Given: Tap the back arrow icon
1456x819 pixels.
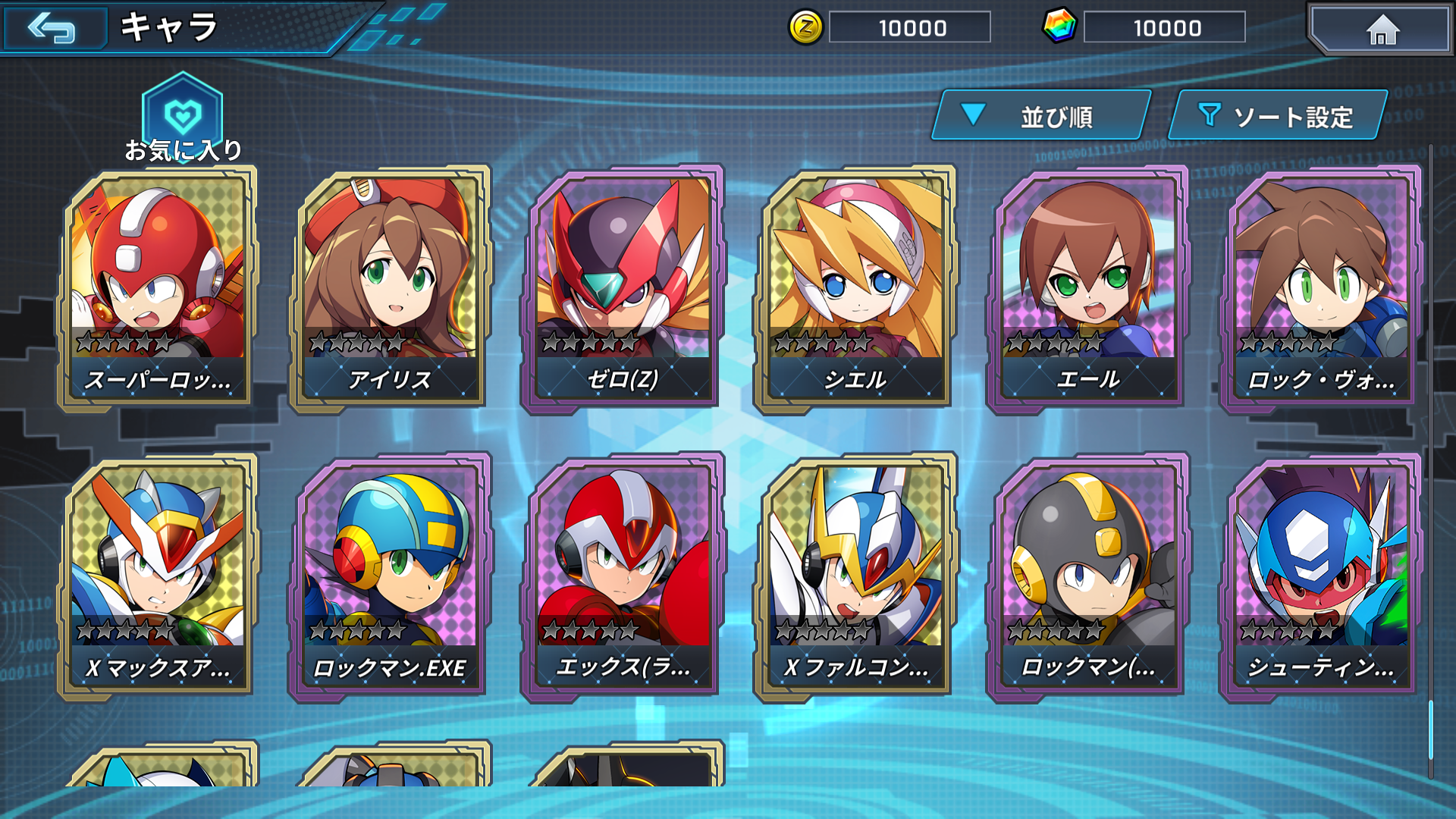Looking at the screenshot, I should pyautogui.click(x=55, y=30).
